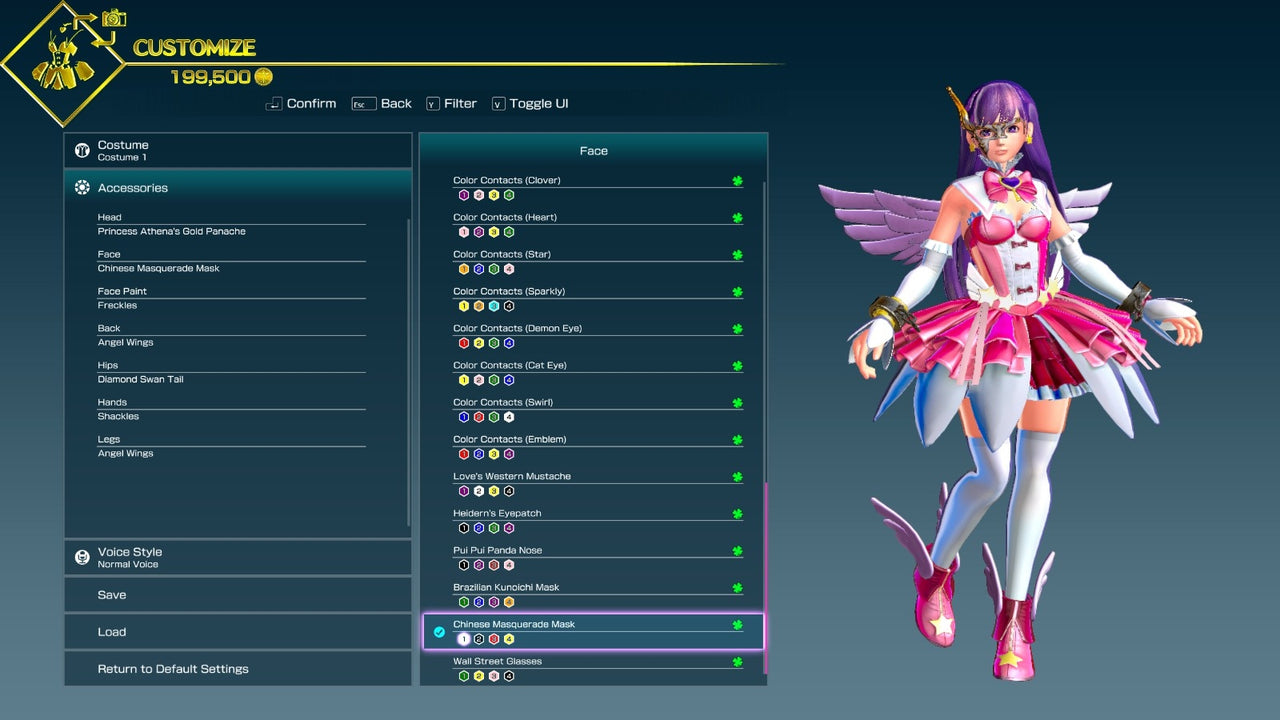Select color variant 4 for Chinese Masquerade Mask
This screenshot has width=1280, height=720.
(508, 638)
